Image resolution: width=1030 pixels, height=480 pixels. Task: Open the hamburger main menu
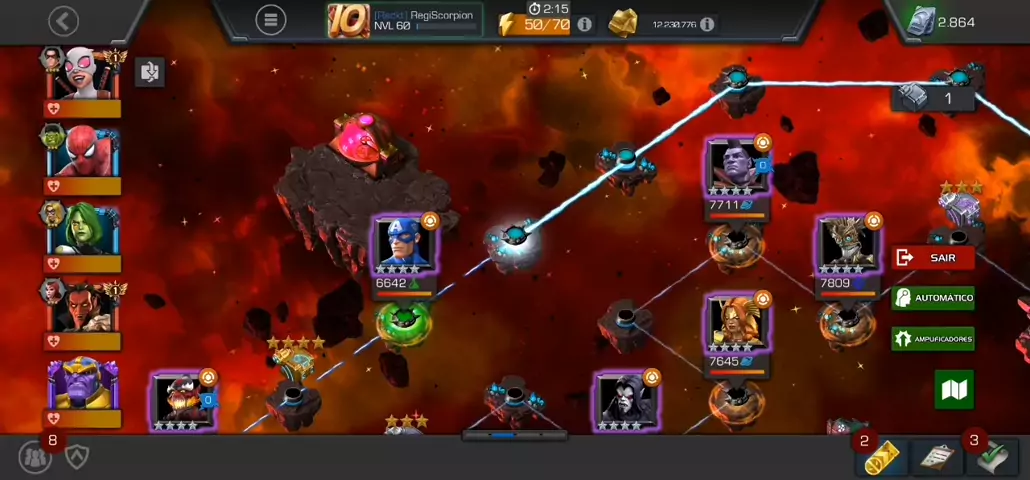[x=269, y=19]
